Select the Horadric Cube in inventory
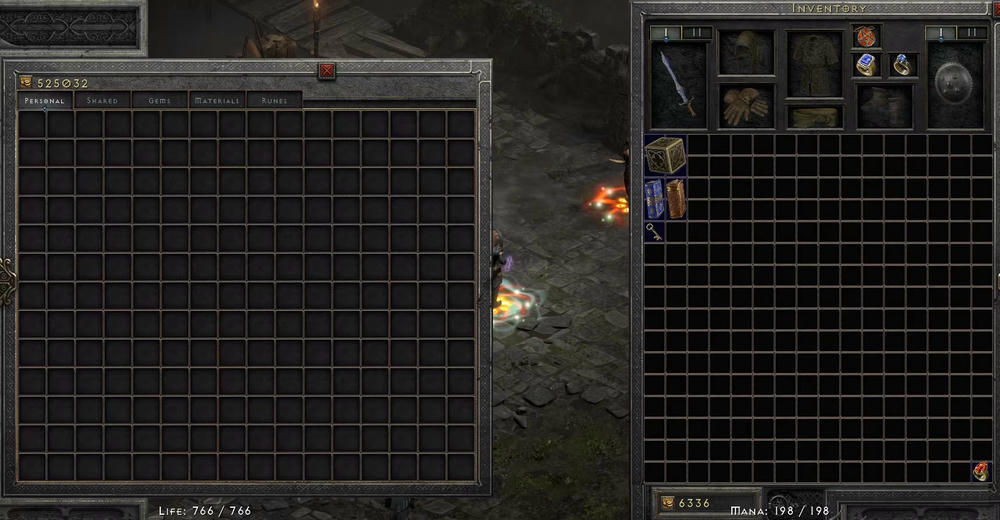Viewport: 1000px width, 520px height. click(665, 155)
